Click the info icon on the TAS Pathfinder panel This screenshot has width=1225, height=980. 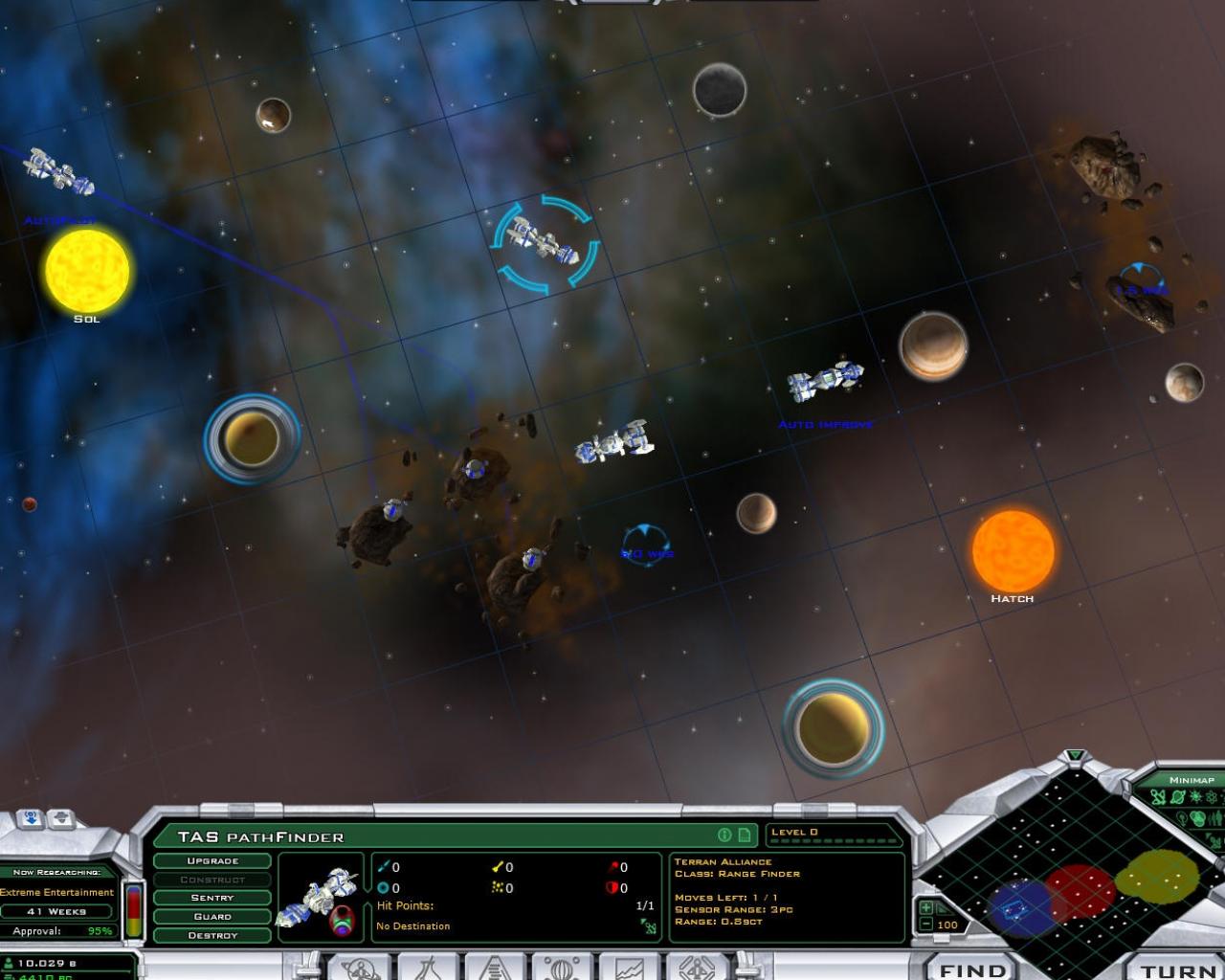coord(724,835)
